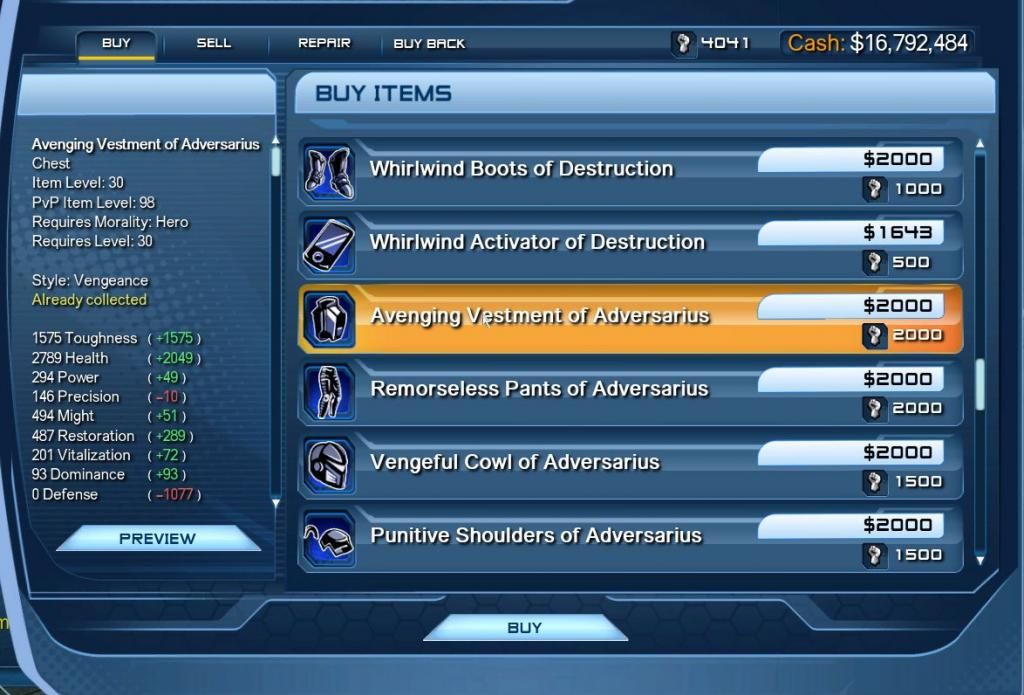The image size is (1024, 695).
Task: Switch to the Sell tab
Action: [x=213, y=43]
